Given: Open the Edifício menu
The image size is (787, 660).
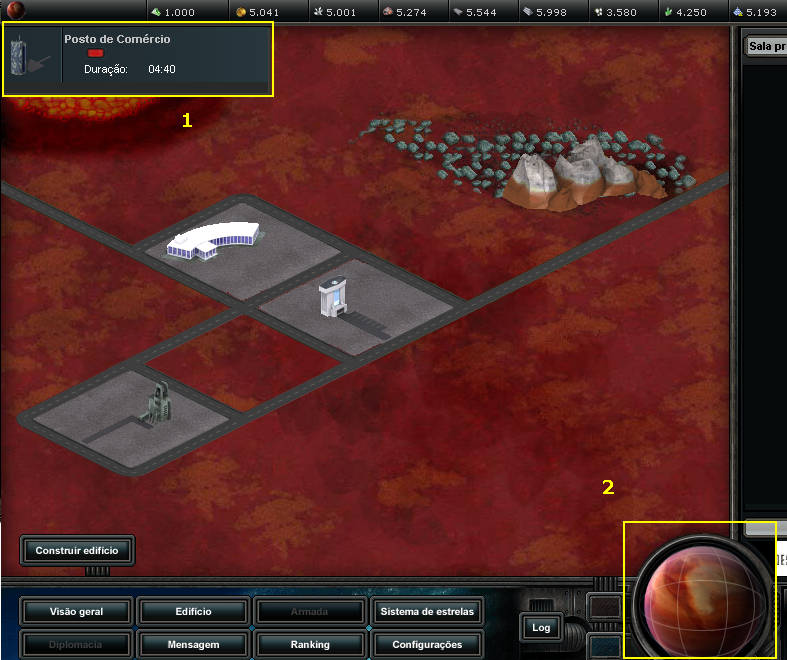Looking at the screenshot, I should (192, 611).
